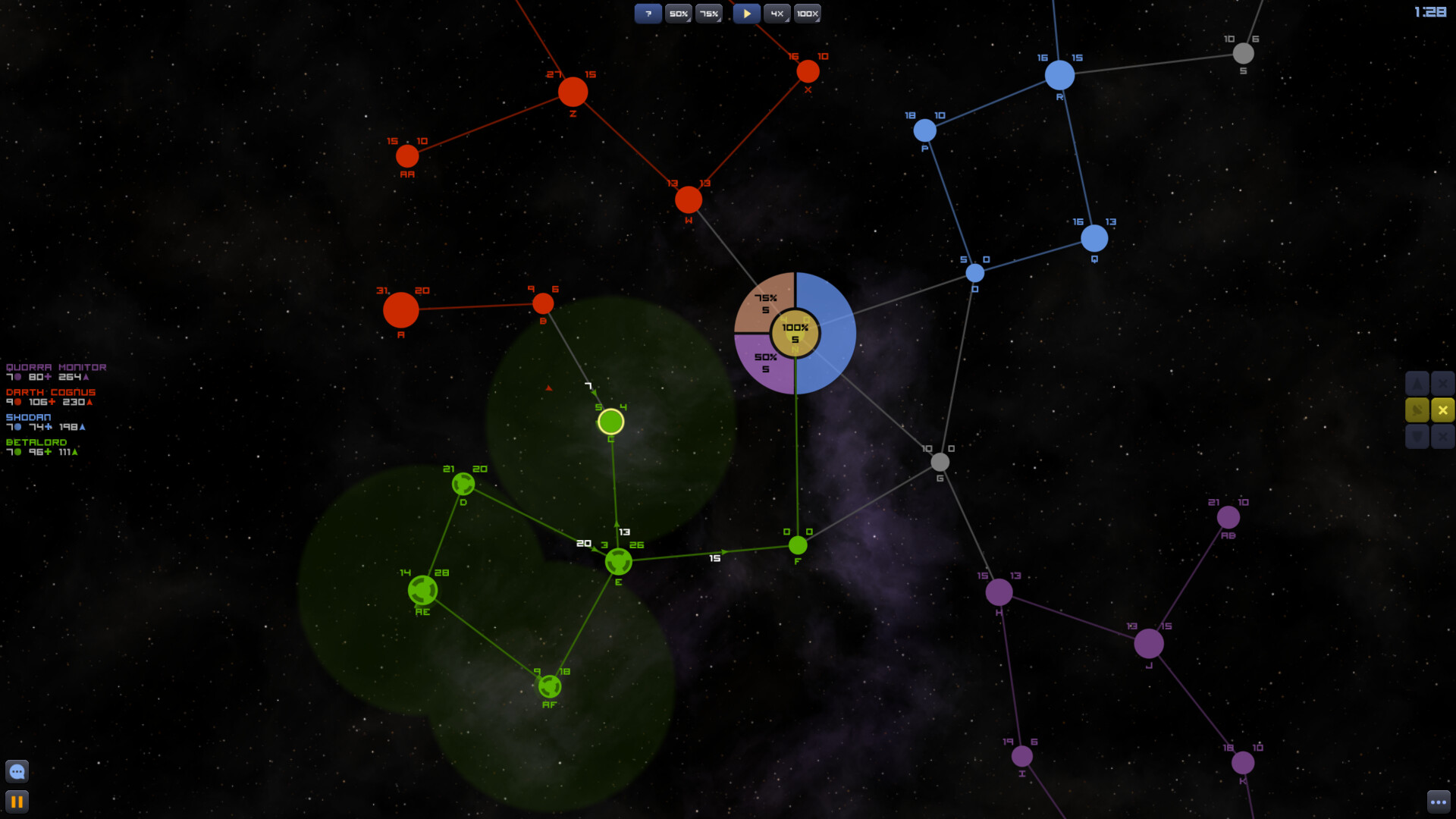Expand the 100X speed button's corner dropdown
Screen dimensions: 1456x819
(x=817, y=20)
